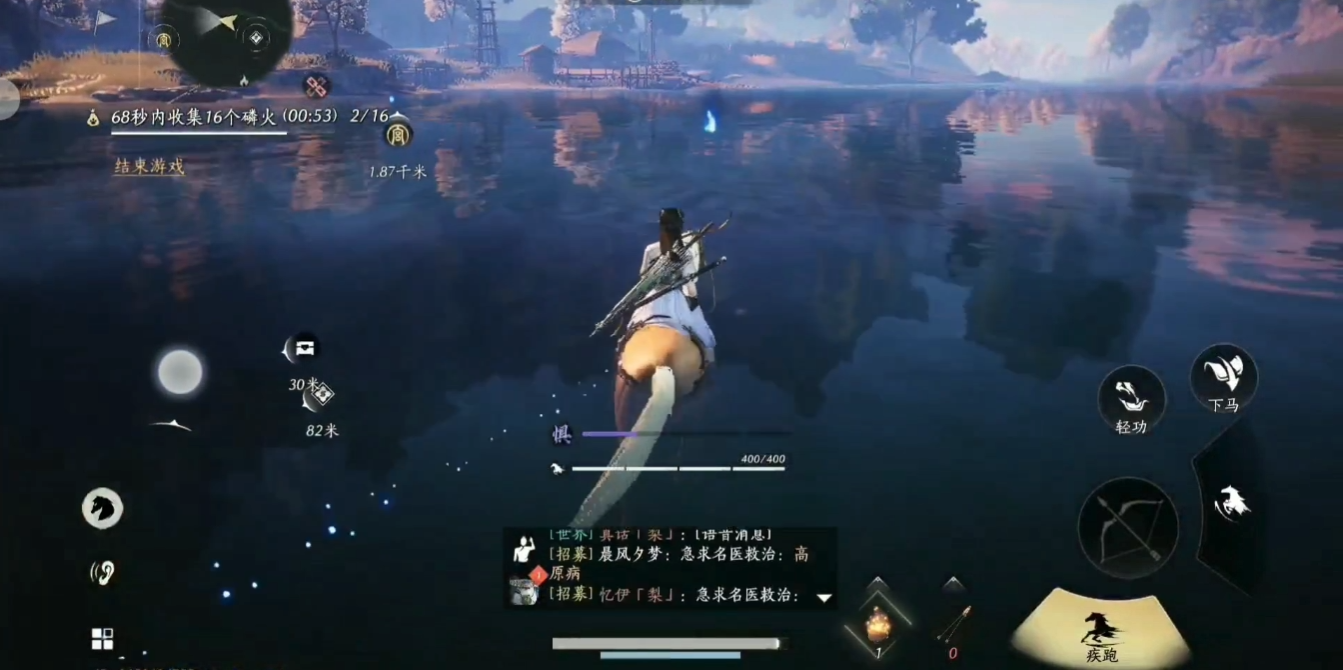Tap the treasure chest marker at 30米
Image resolution: width=1343 pixels, height=670 pixels.
pyautogui.click(x=303, y=348)
